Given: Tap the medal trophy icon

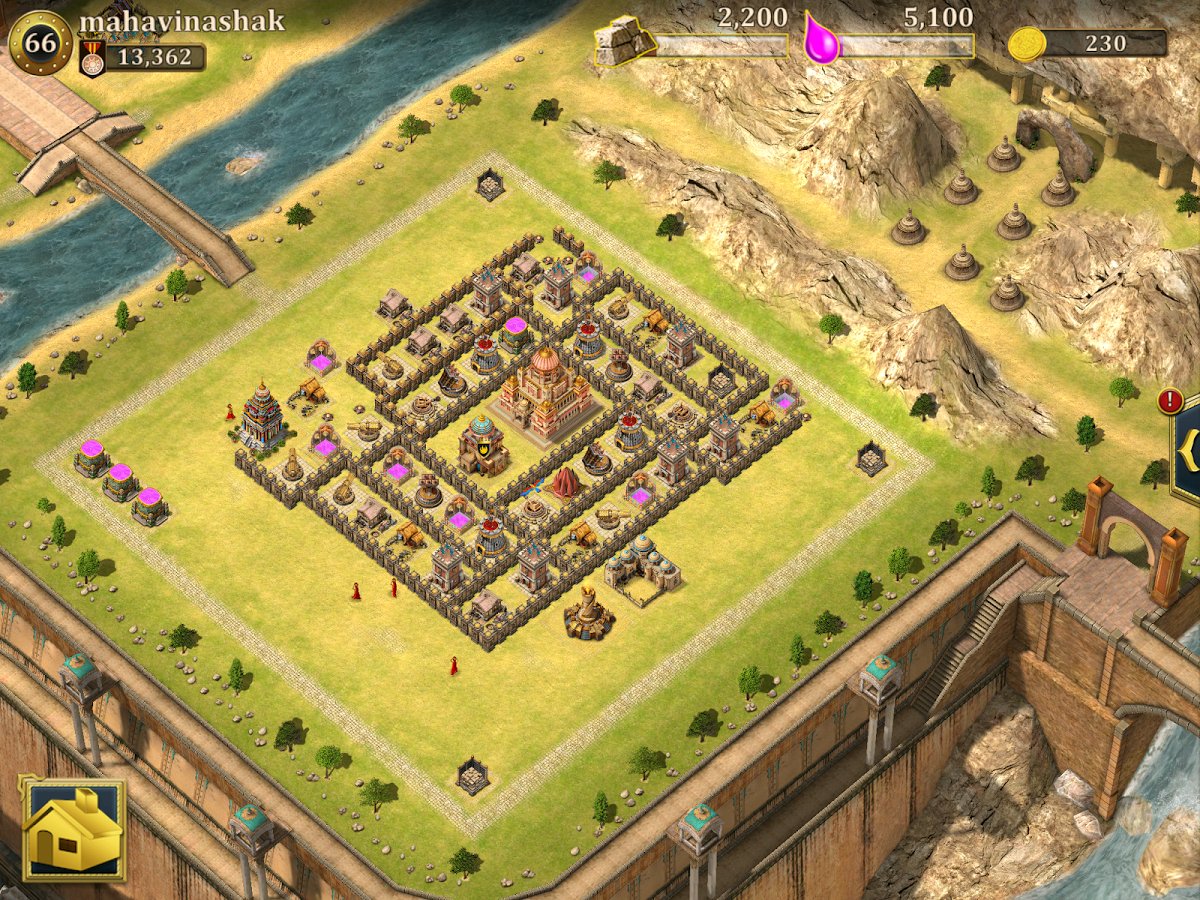Looking at the screenshot, I should pos(92,58).
